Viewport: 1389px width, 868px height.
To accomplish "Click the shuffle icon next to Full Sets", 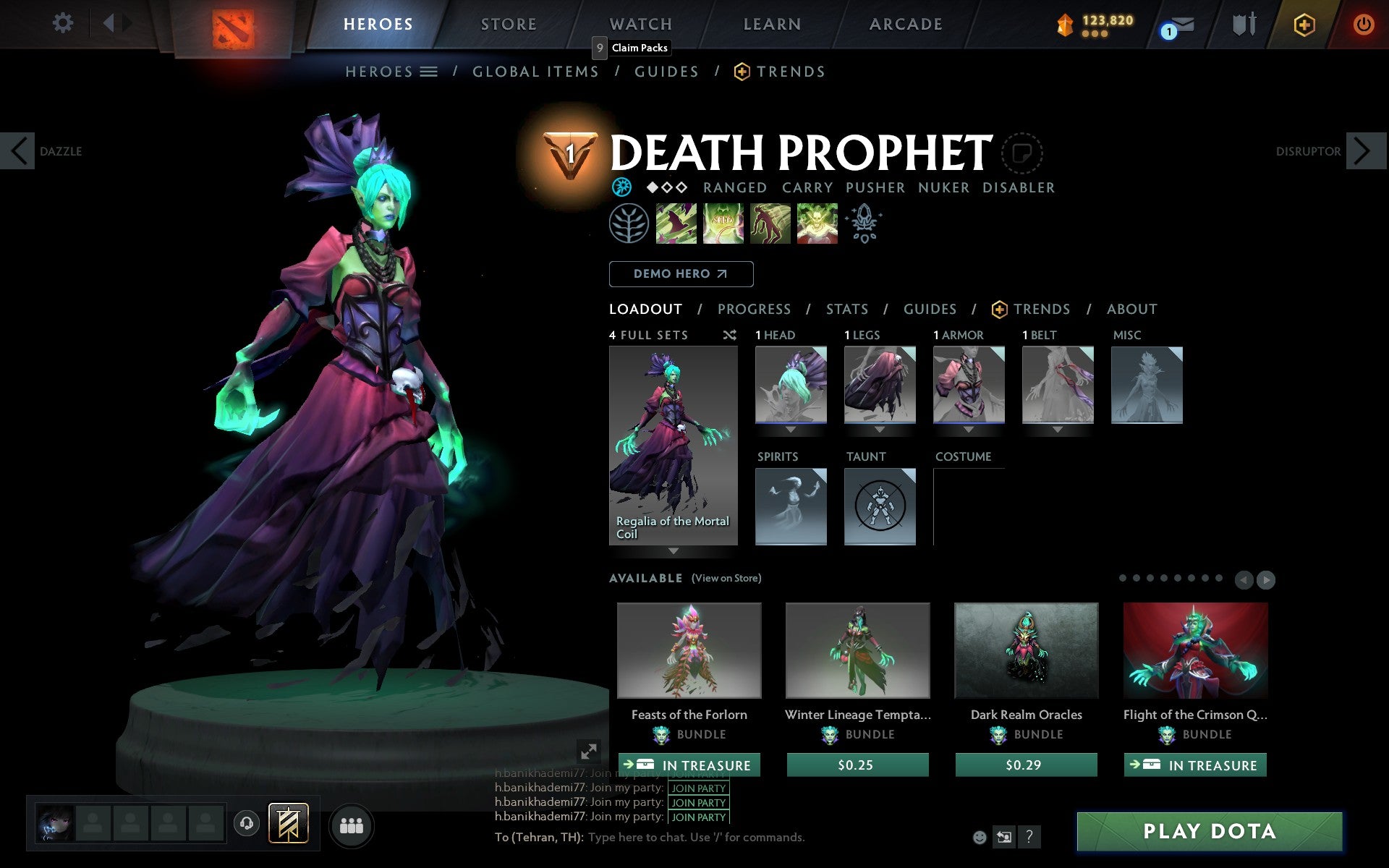I will (x=729, y=335).
